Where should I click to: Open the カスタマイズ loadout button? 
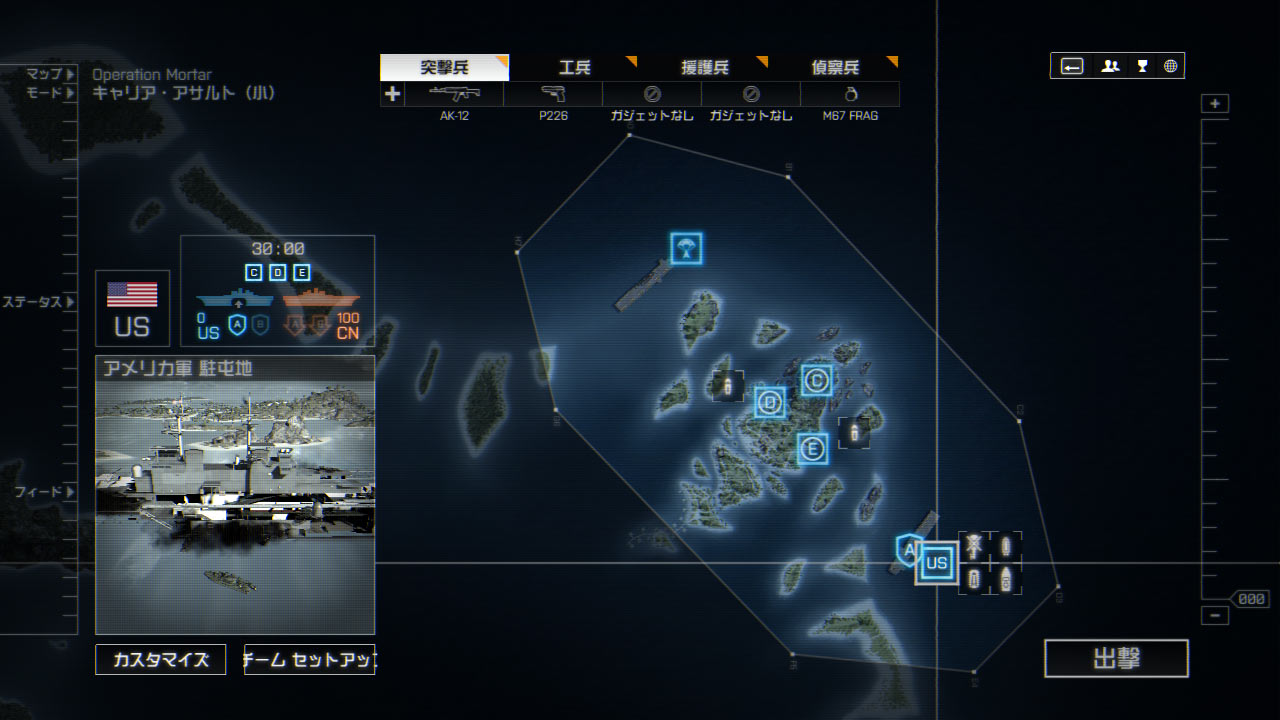coord(161,659)
